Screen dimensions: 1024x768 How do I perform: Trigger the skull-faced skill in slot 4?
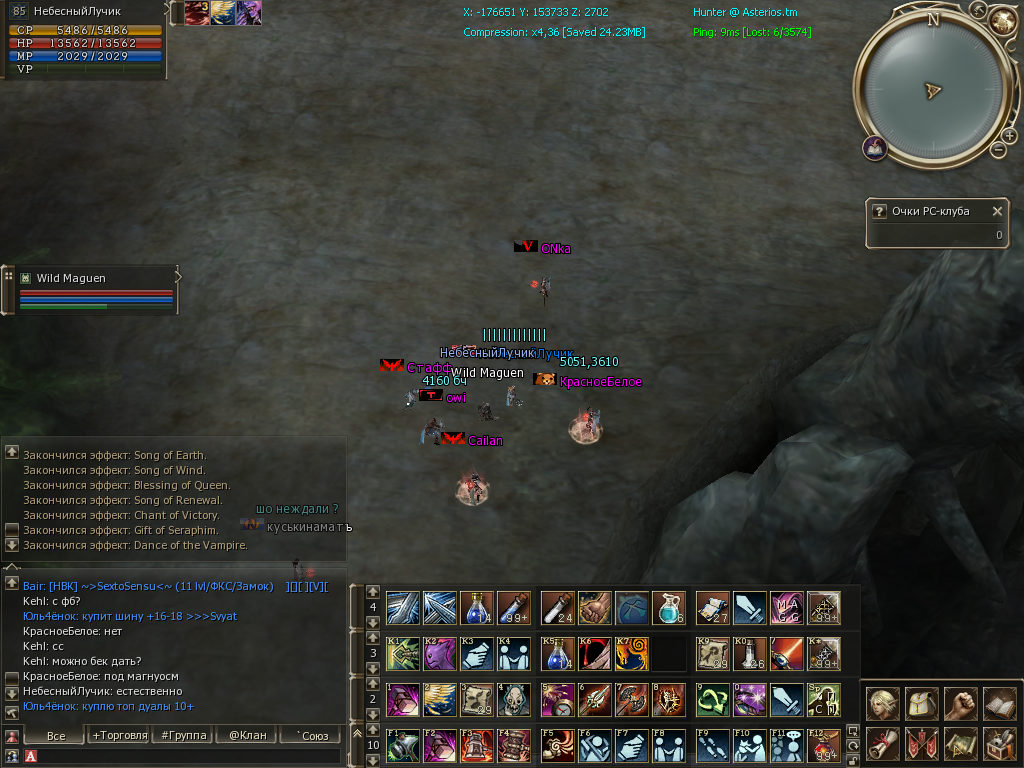click(x=513, y=700)
